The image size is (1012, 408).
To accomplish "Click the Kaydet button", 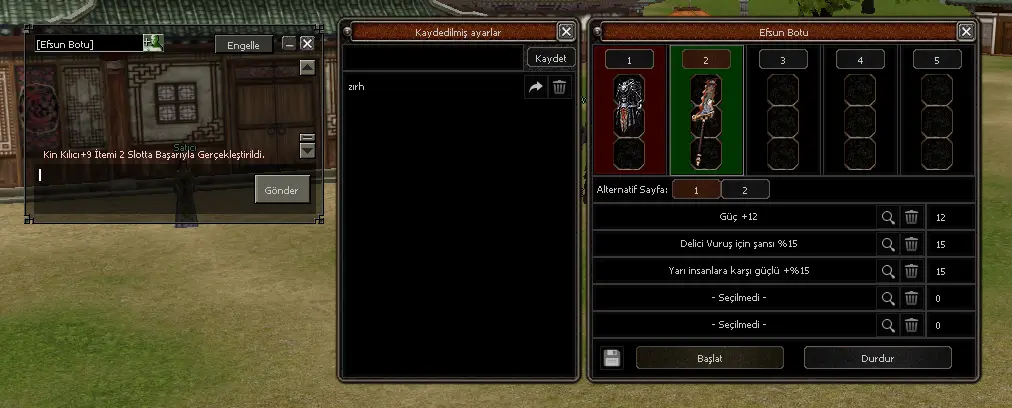I will pyautogui.click(x=551, y=59).
